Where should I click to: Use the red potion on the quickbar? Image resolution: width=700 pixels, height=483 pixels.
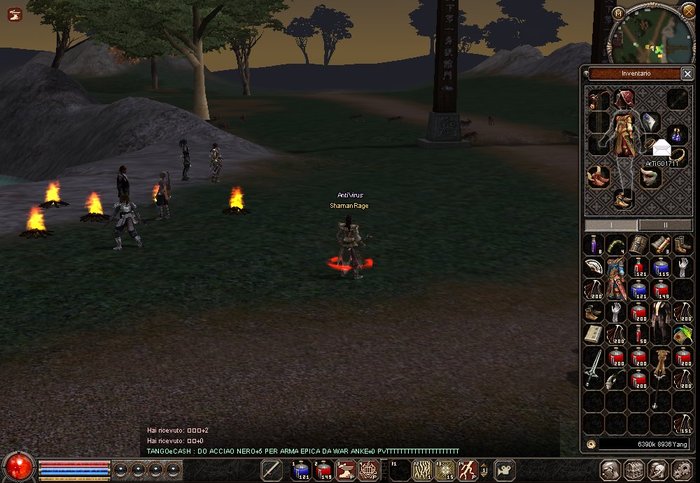(323, 469)
